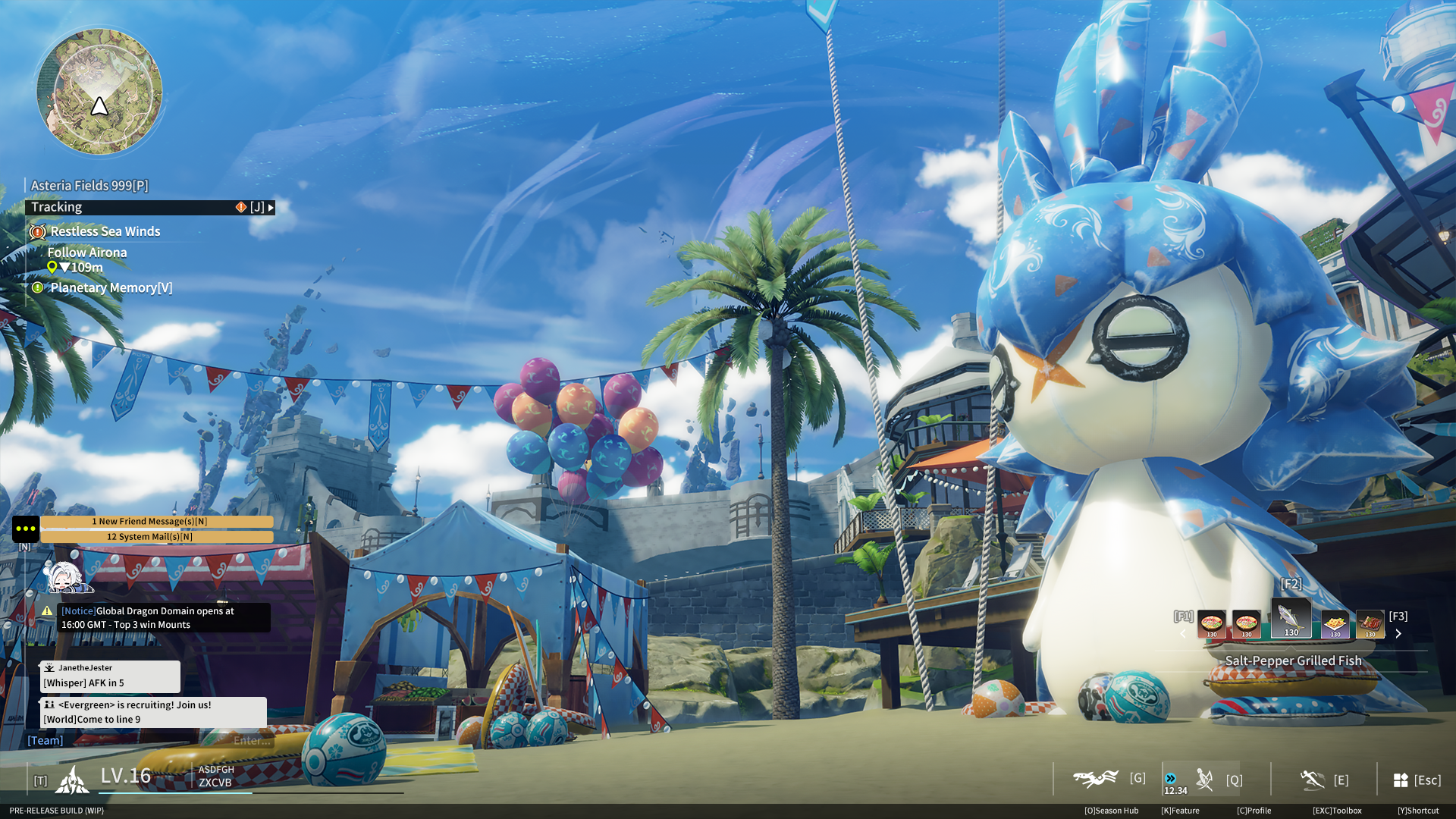The image size is (1456, 819).
Task: Select the mount summon icon next to [G]
Action: (1095, 778)
